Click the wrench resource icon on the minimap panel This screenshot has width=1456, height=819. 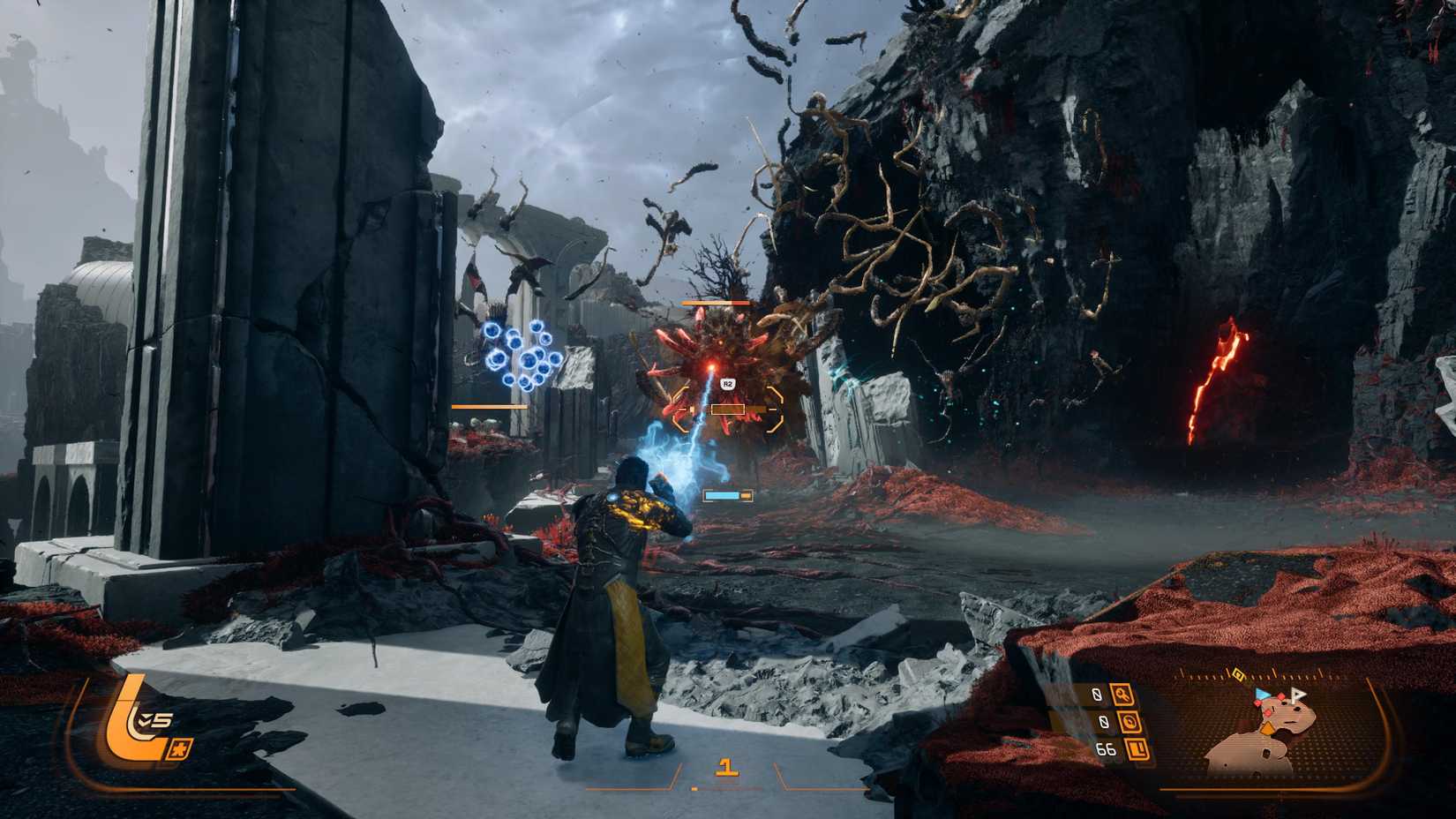pyautogui.click(x=1122, y=695)
